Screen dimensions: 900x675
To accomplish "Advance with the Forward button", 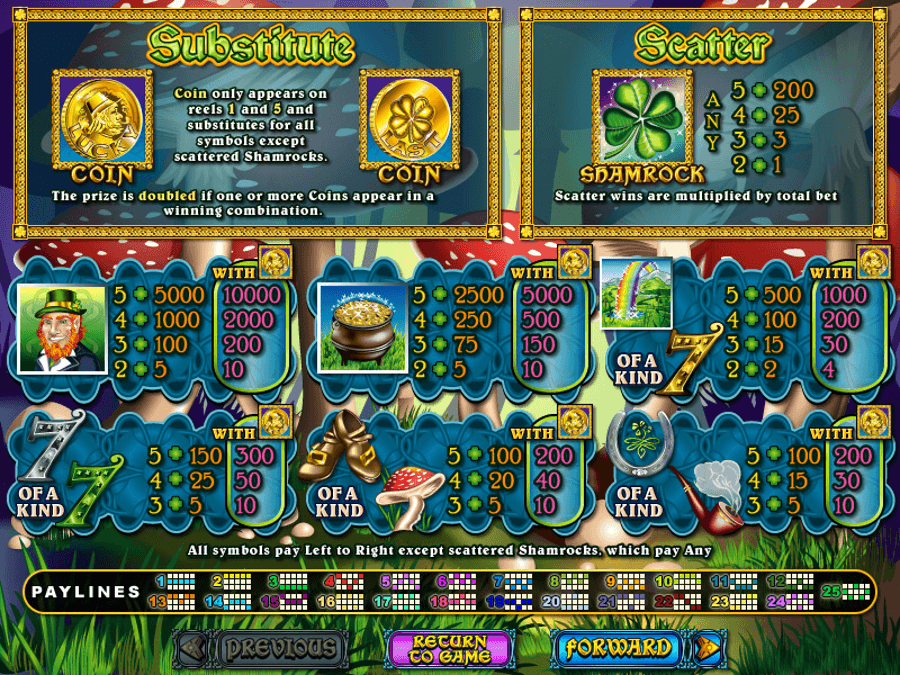I will coord(617,648).
